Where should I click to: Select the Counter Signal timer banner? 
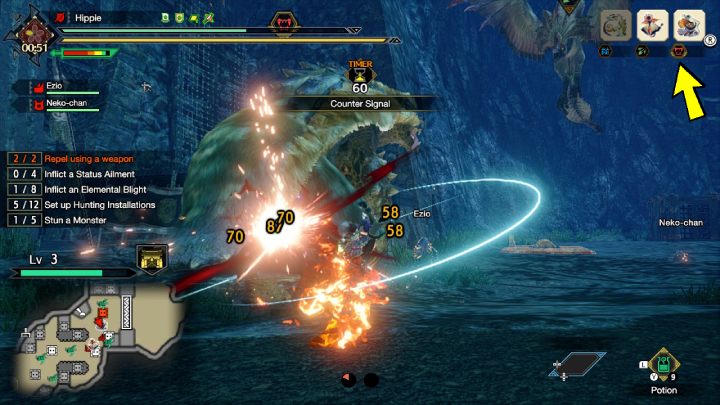pos(360,103)
